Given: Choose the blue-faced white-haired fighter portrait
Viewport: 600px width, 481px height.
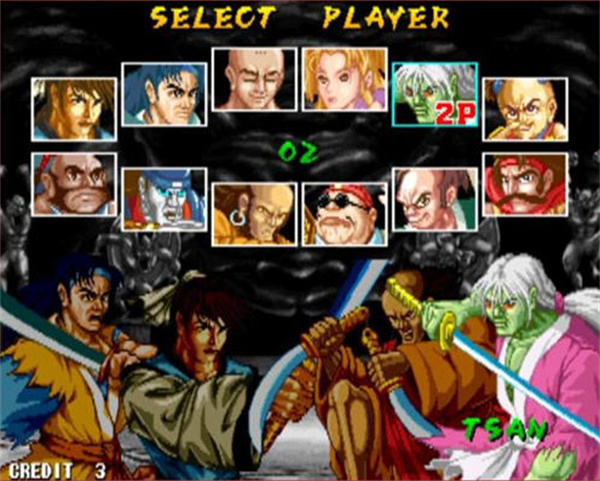Looking at the screenshot, I should pyautogui.click(x=164, y=199).
